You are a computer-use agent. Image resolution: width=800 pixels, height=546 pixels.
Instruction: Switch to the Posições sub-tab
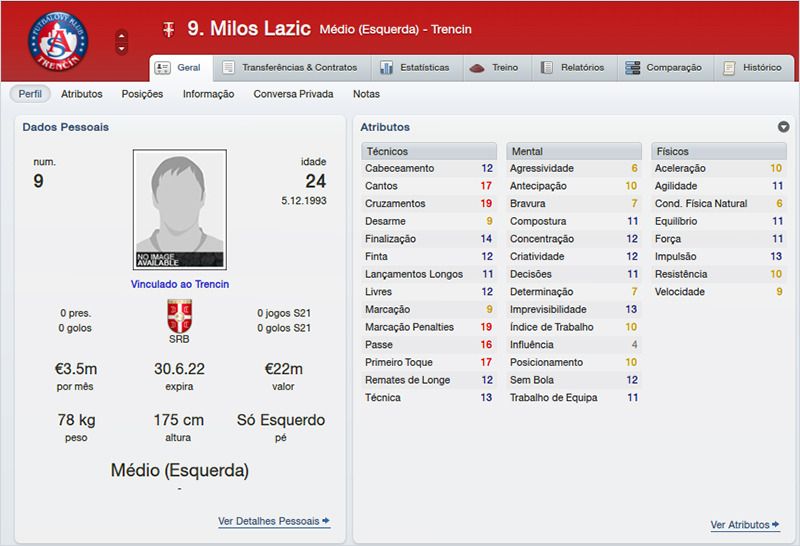(x=142, y=94)
